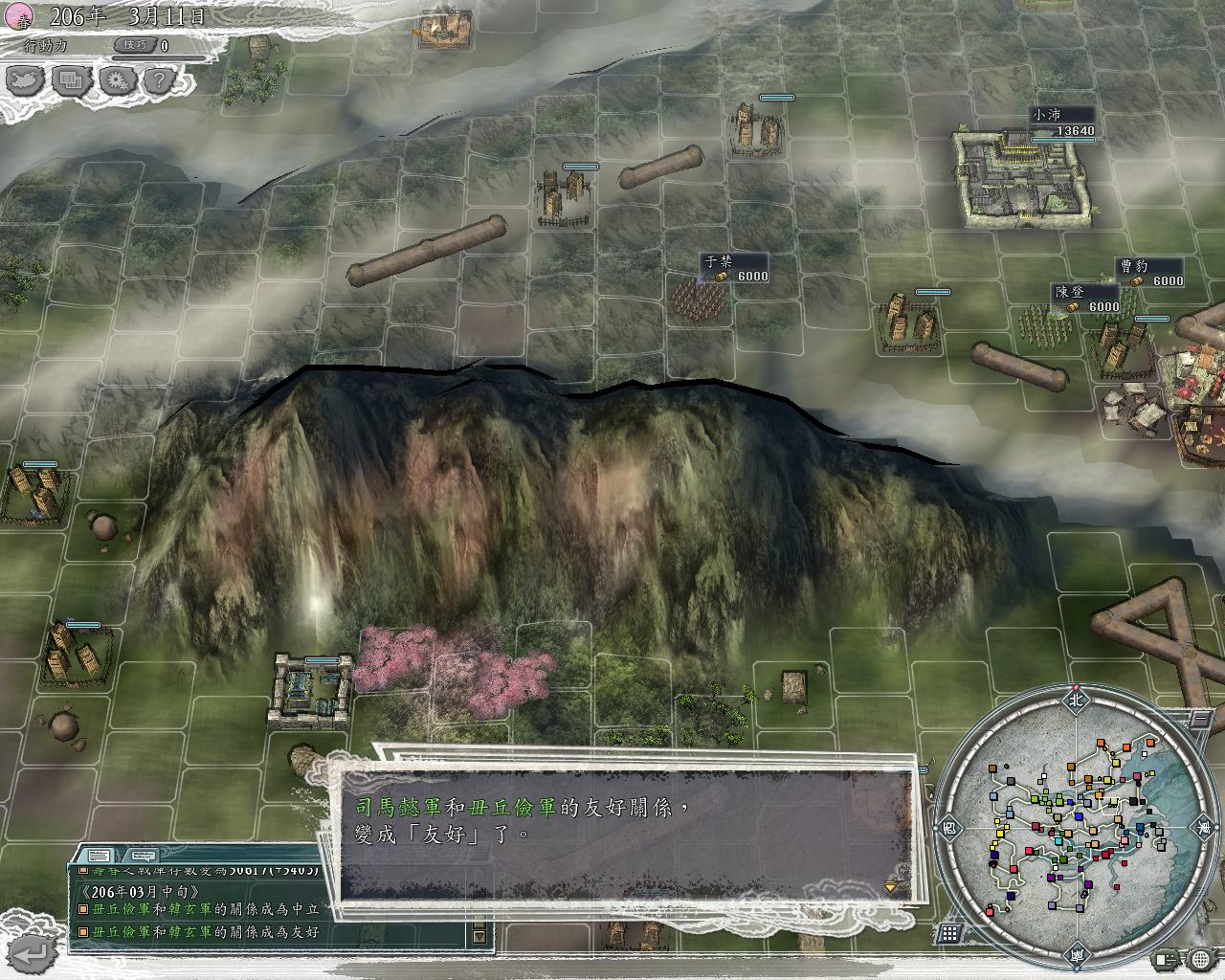Open the China map overview button

click(27, 81)
